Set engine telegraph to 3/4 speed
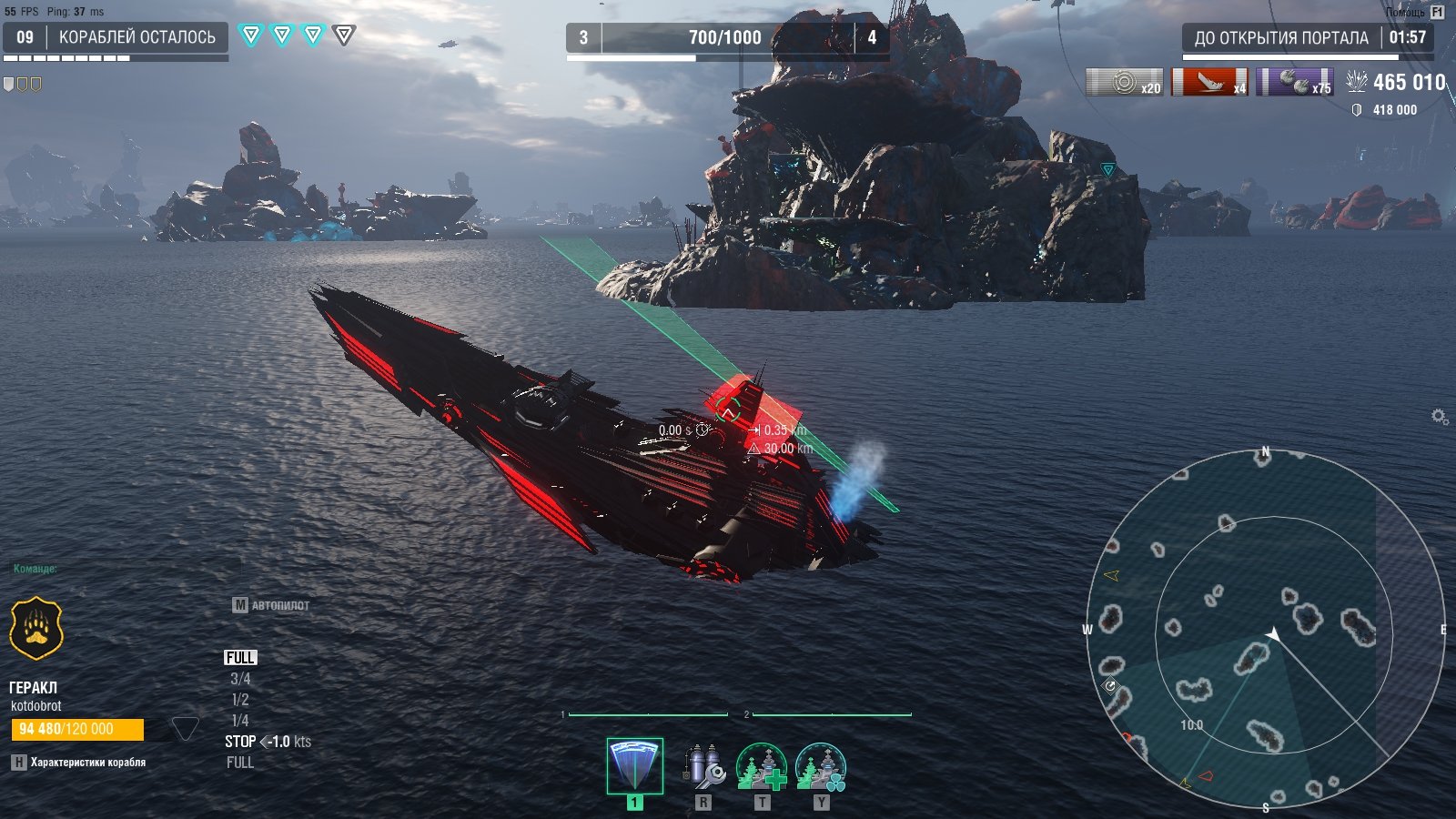The height and width of the screenshot is (819, 1456). [x=240, y=679]
